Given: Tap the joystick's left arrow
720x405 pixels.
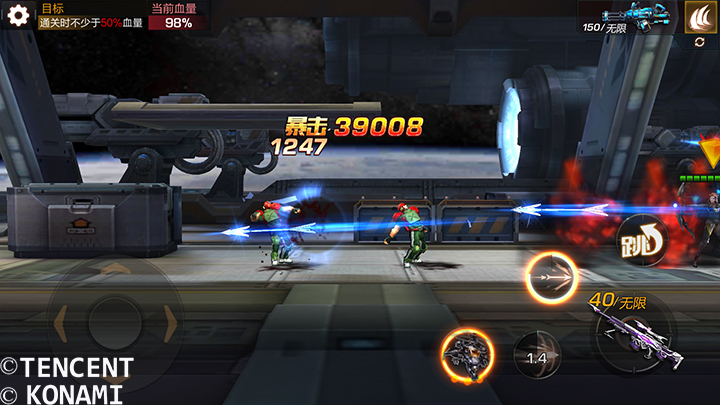Looking at the screenshot, I should point(62,322).
